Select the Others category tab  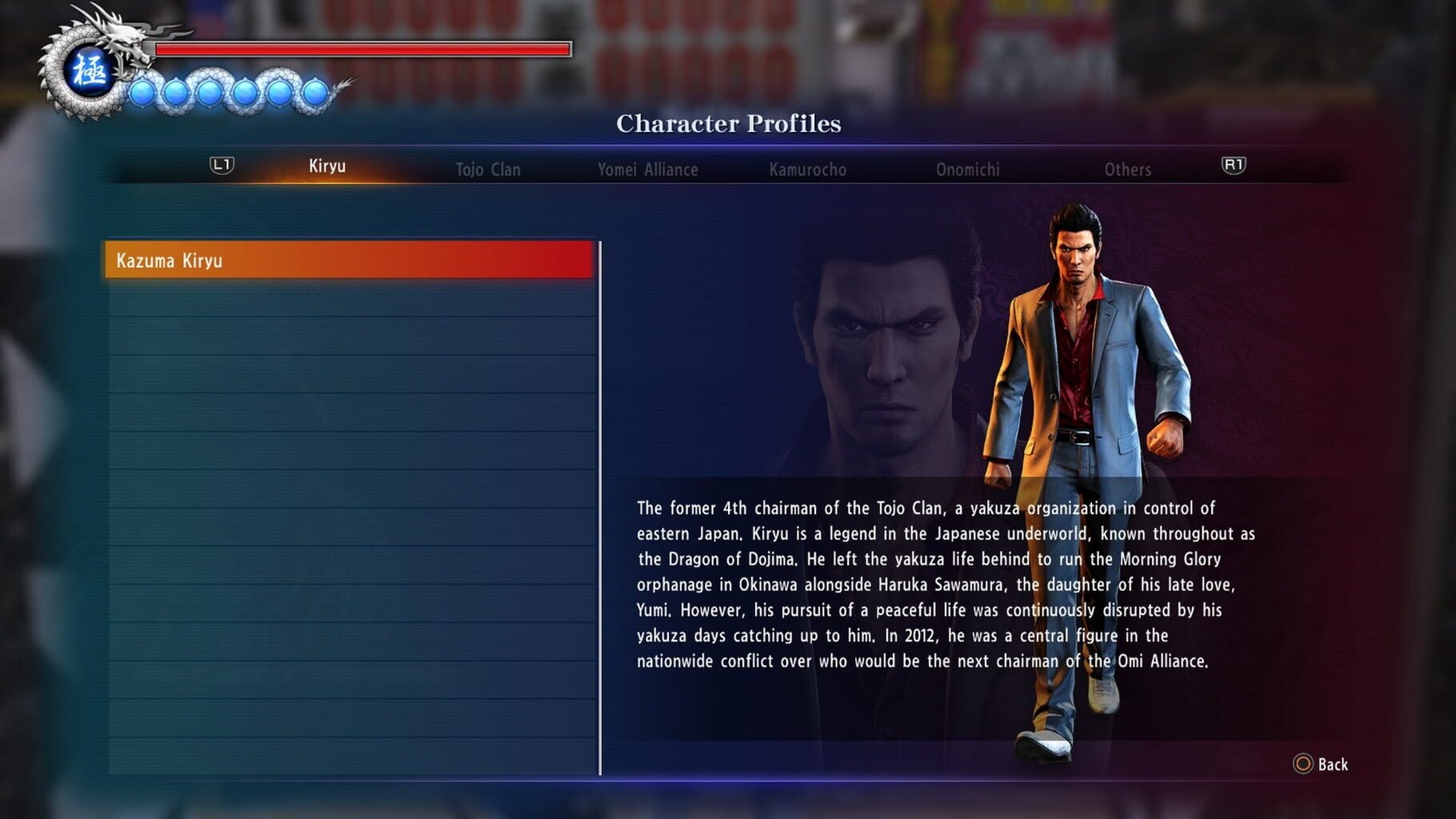click(x=1128, y=170)
